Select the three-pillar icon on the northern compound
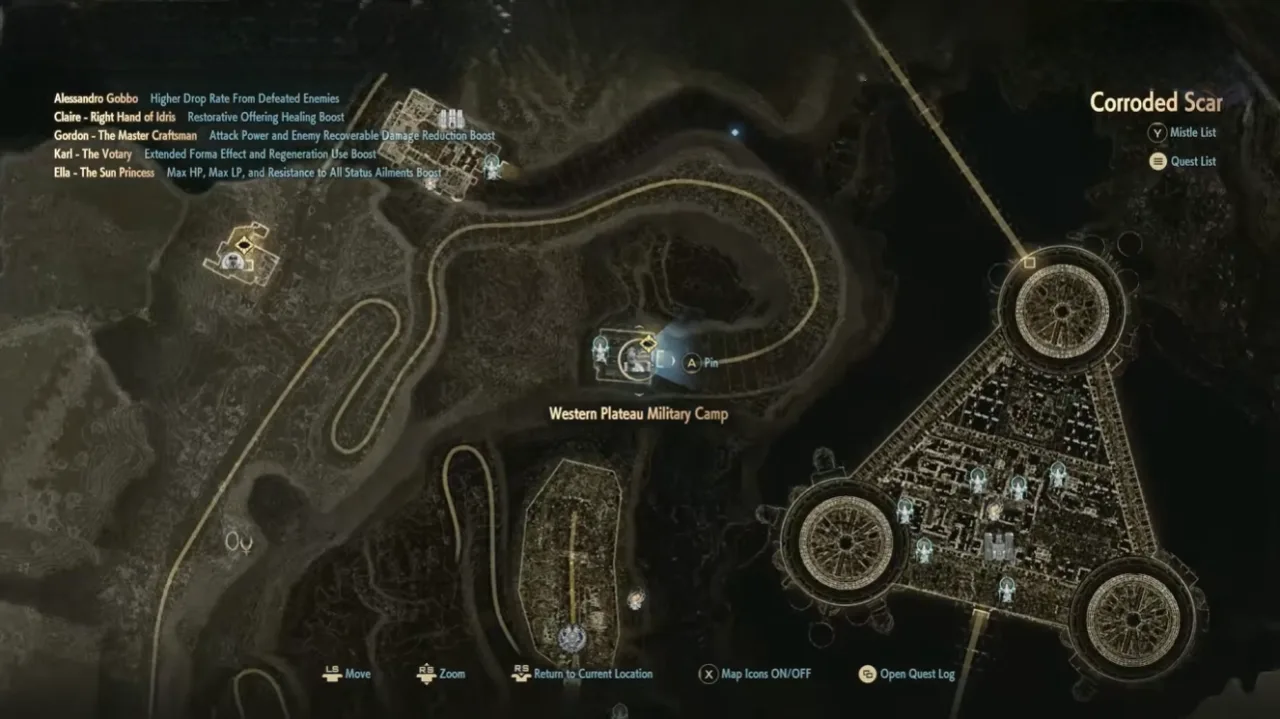This screenshot has height=719, width=1280. pos(451,118)
